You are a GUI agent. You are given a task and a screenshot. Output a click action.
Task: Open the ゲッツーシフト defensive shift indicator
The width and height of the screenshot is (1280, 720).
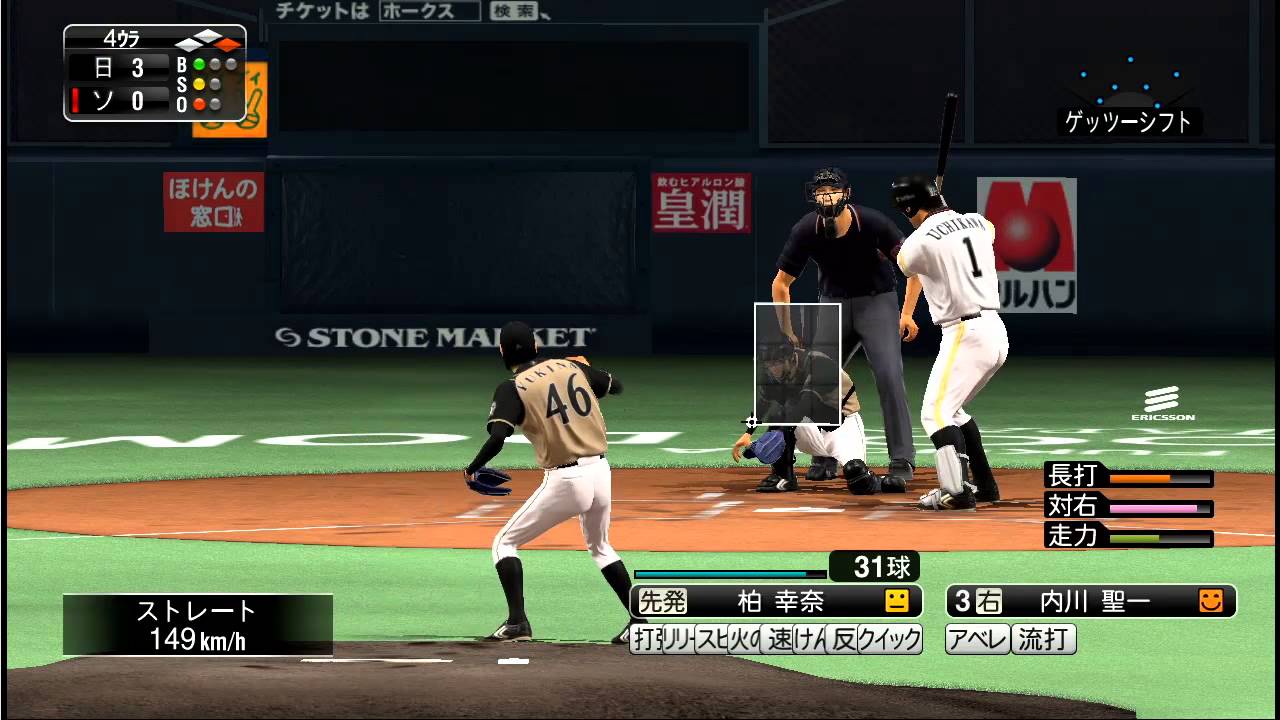click(1129, 122)
